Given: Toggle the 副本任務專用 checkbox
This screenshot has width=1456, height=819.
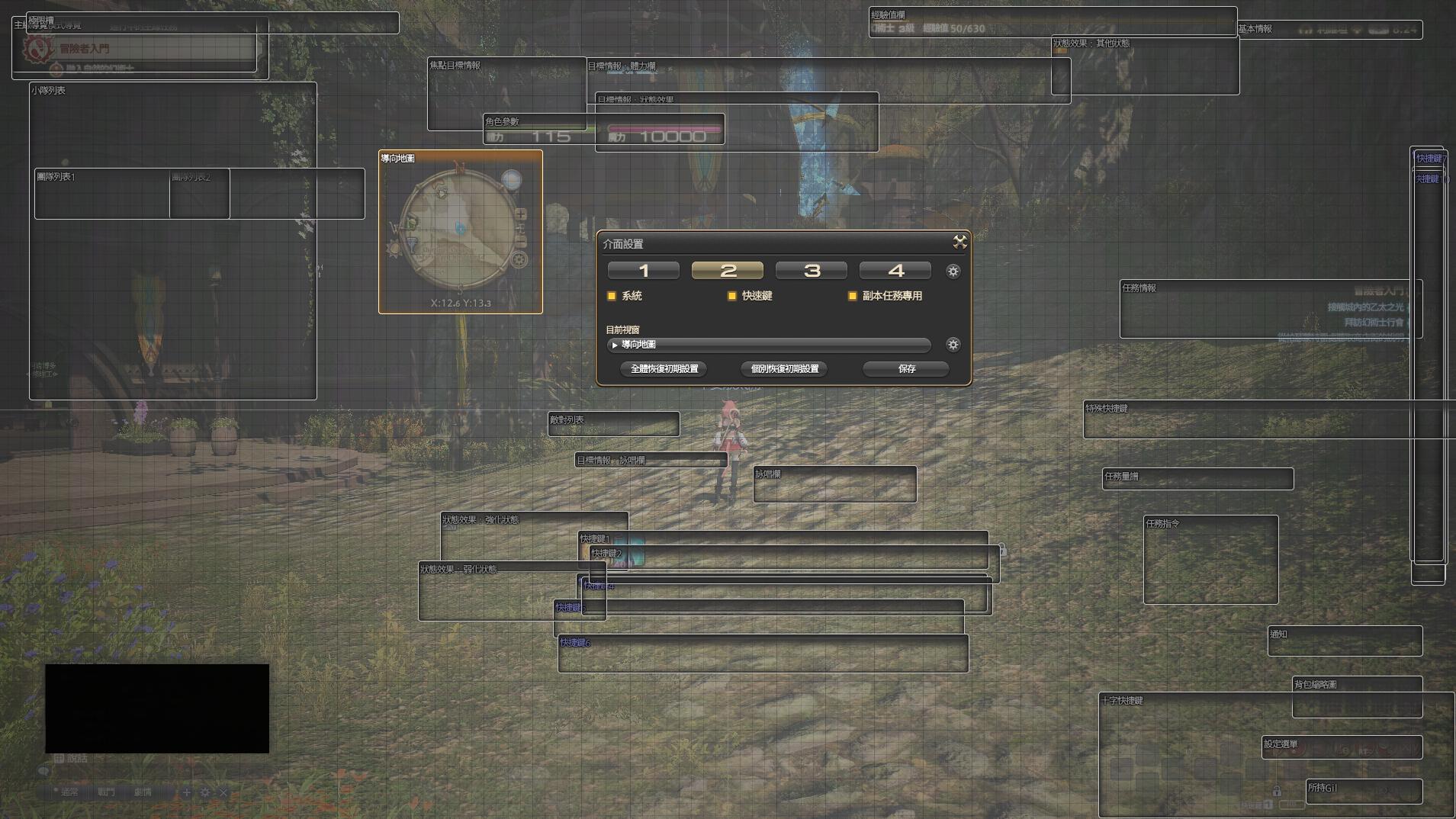Looking at the screenshot, I should 852,296.
